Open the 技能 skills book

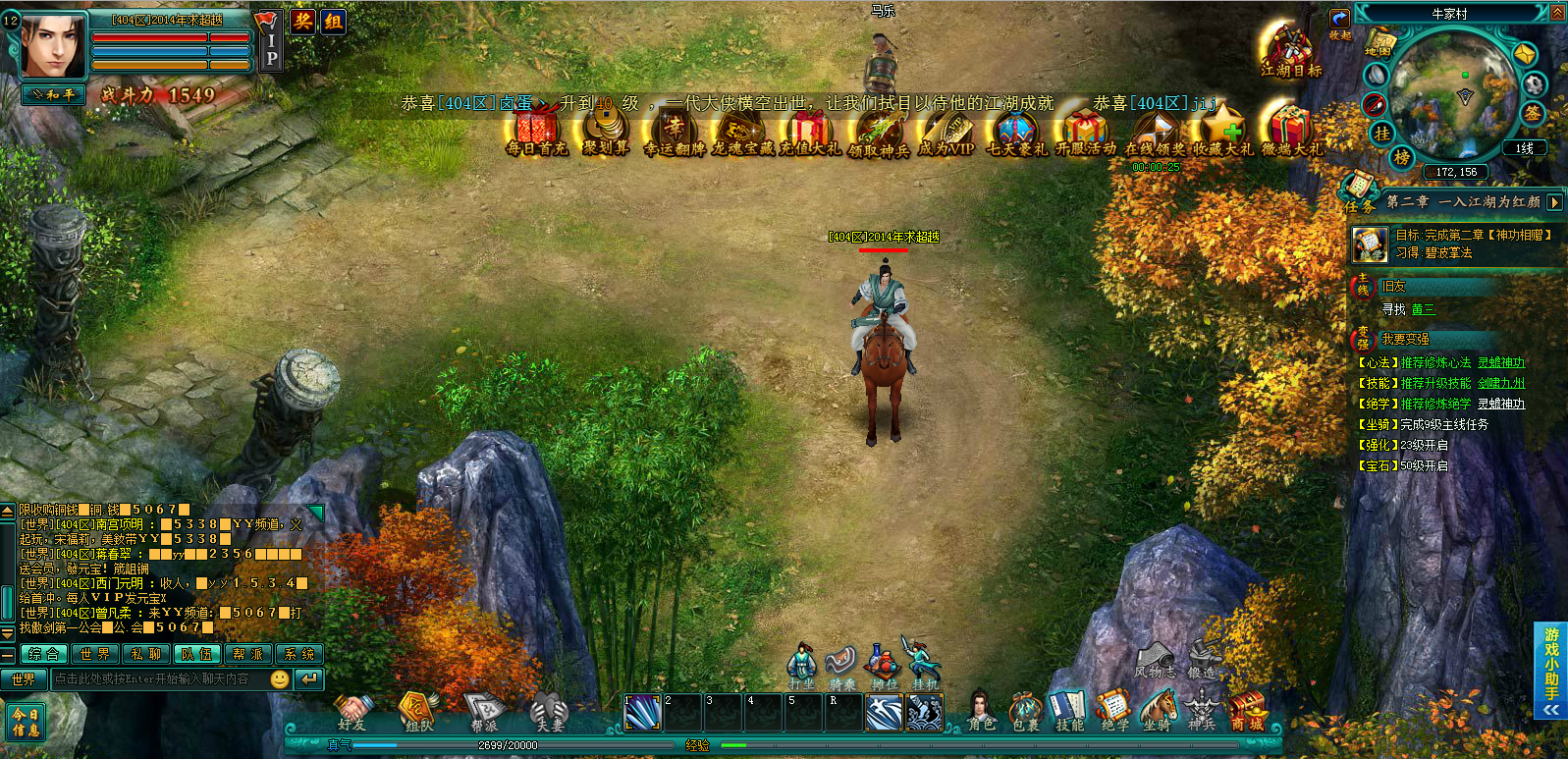click(x=1069, y=709)
